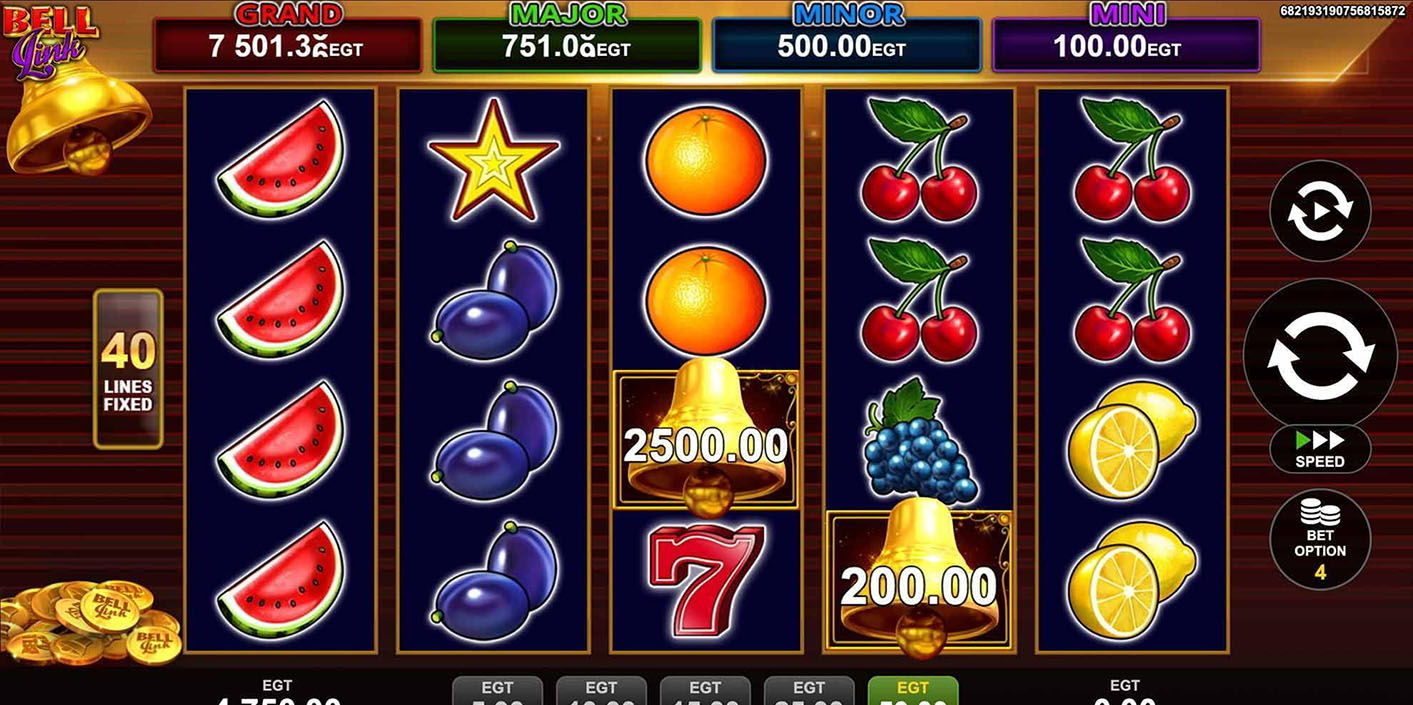This screenshot has width=1413, height=705.
Task: Select the green highlighted EGT bet button
Action: click(912, 691)
